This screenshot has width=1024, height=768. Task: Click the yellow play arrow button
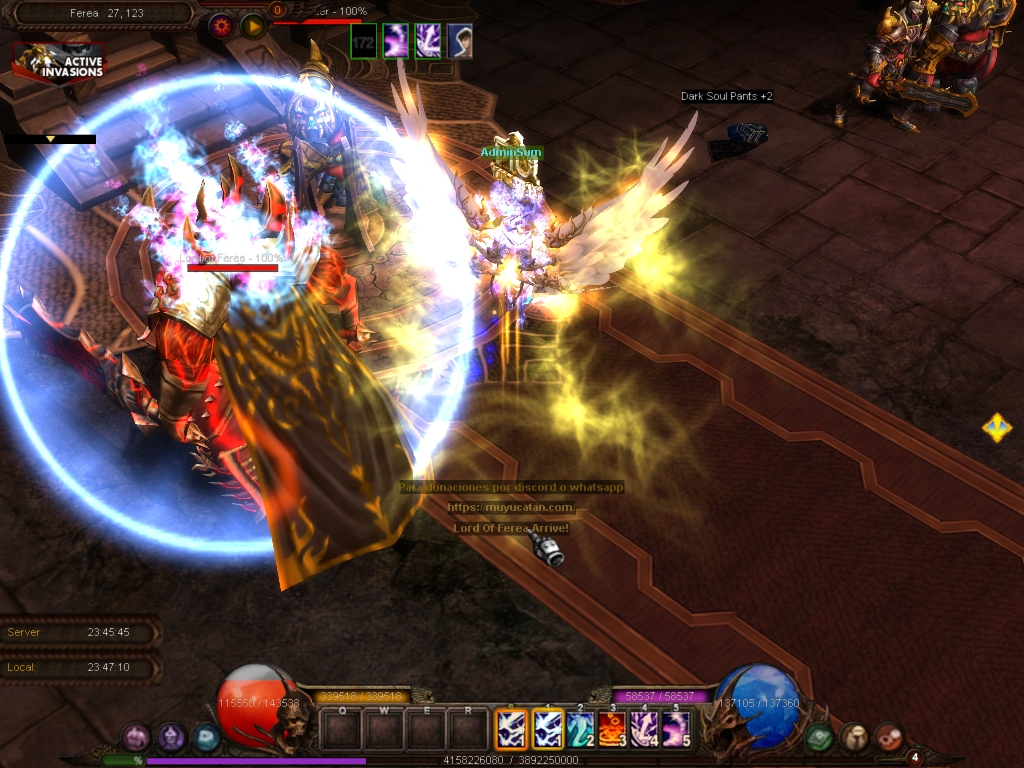pos(253,25)
